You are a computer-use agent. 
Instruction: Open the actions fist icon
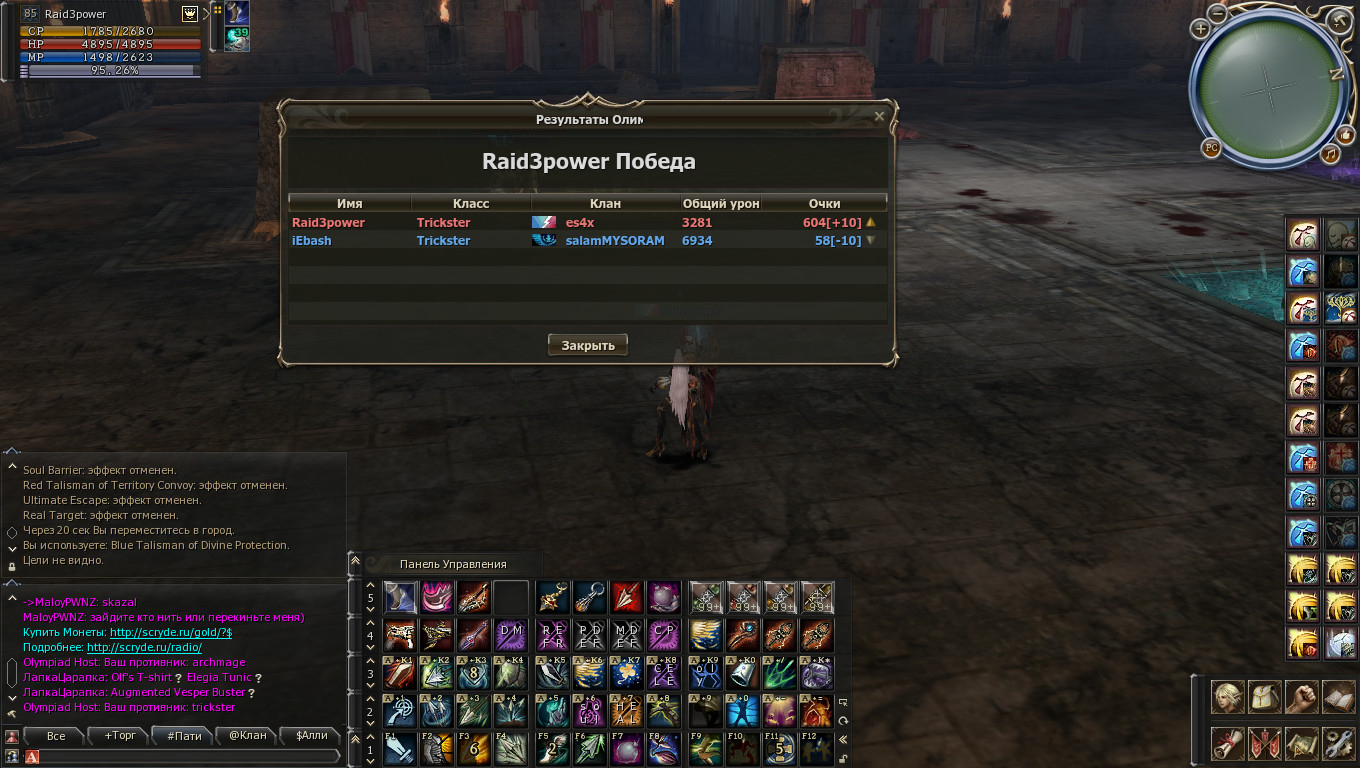click(1302, 697)
